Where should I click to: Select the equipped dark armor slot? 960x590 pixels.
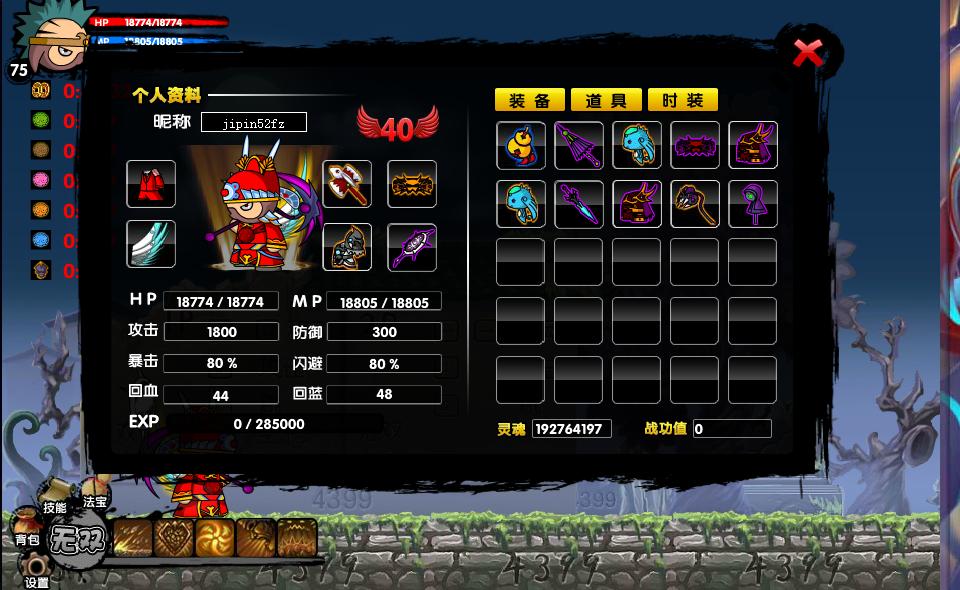click(347, 247)
